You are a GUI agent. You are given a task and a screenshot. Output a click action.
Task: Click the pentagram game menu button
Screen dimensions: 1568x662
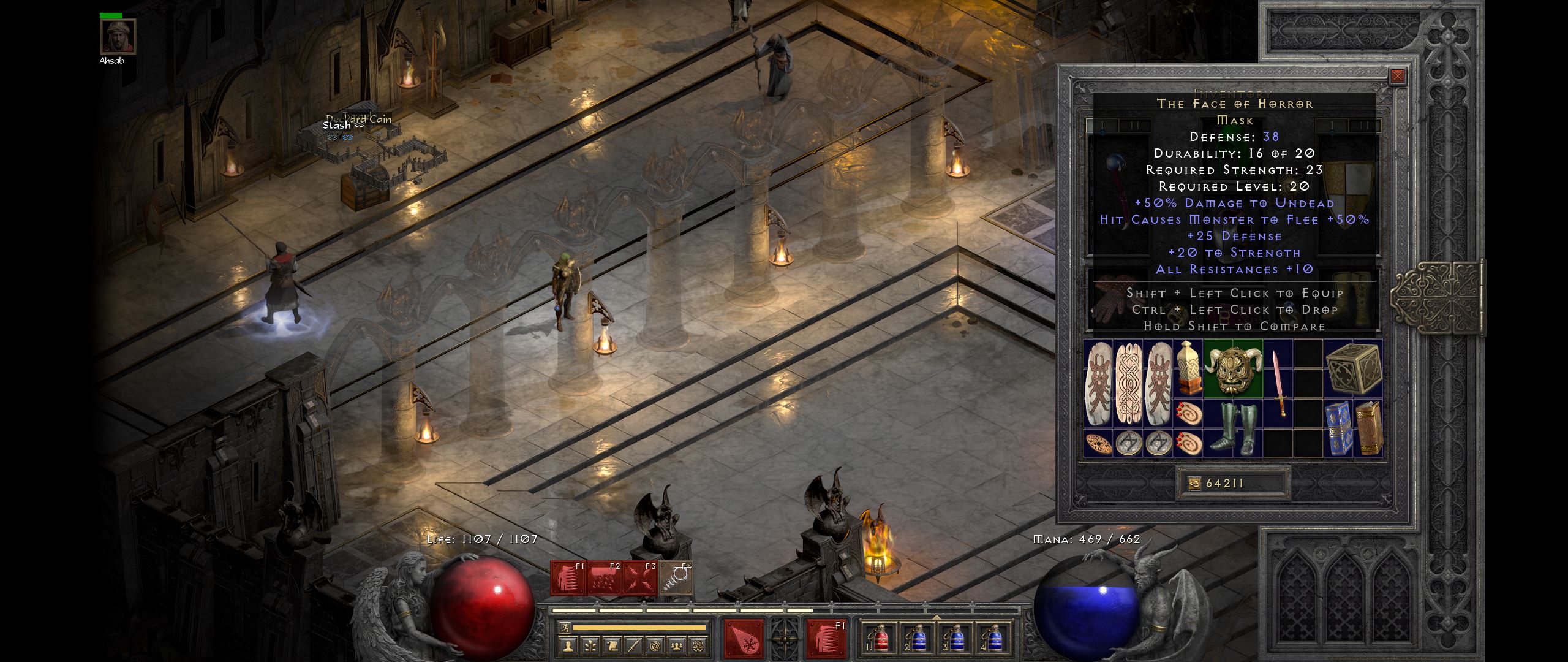[698, 645]
